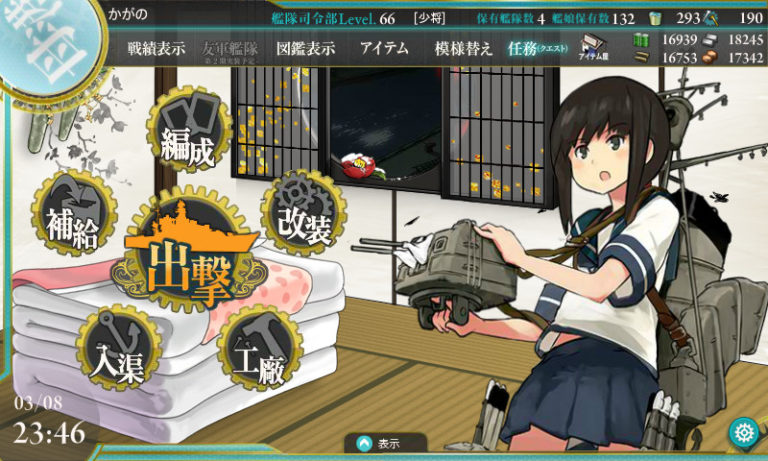Open the アイテム屋 item shop

(x=595, y=48)
